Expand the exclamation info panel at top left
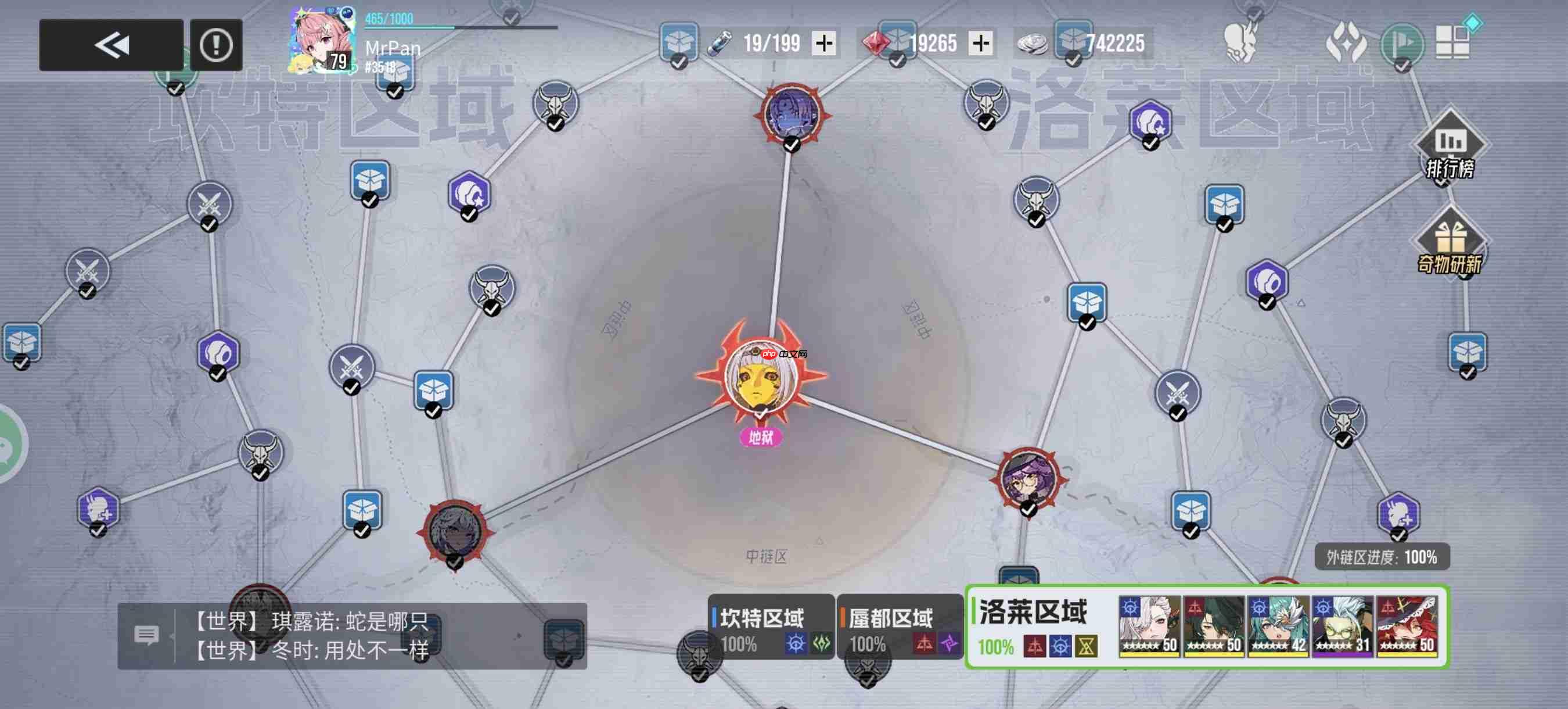Image resolution: width=1568 pixels, height=709 pixels. 216,44
